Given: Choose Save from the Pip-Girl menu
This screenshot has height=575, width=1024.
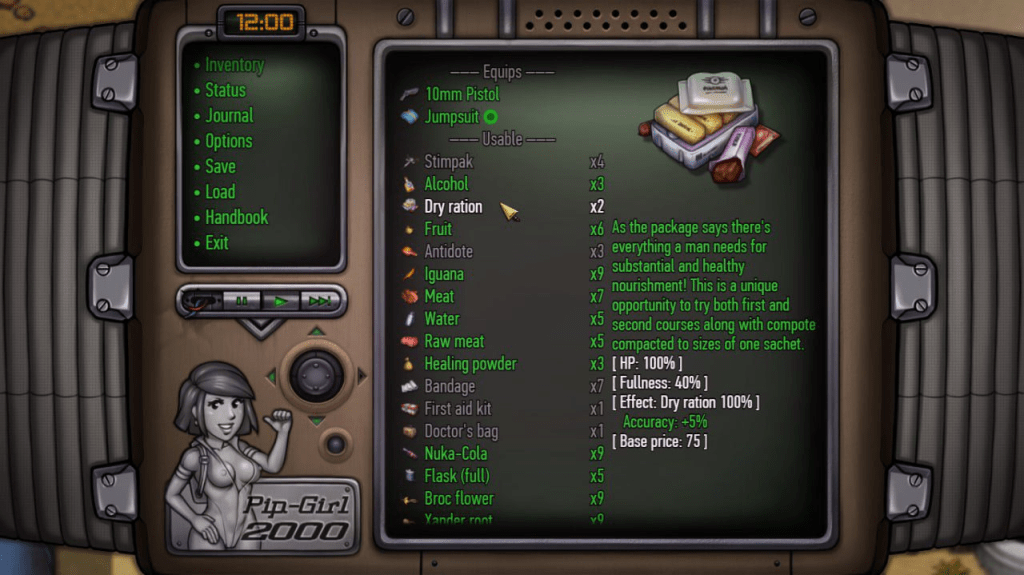Looking at the screenshot, I should point(220,167).
